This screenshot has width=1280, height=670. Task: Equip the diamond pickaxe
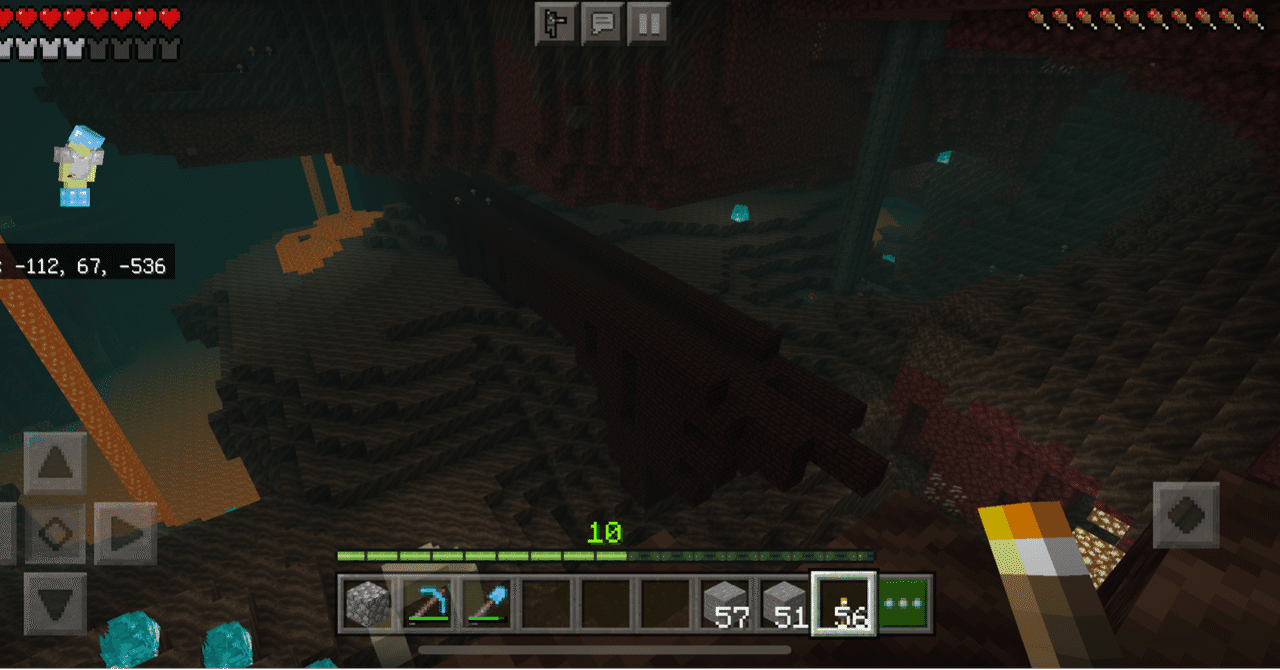coord(427,603)
